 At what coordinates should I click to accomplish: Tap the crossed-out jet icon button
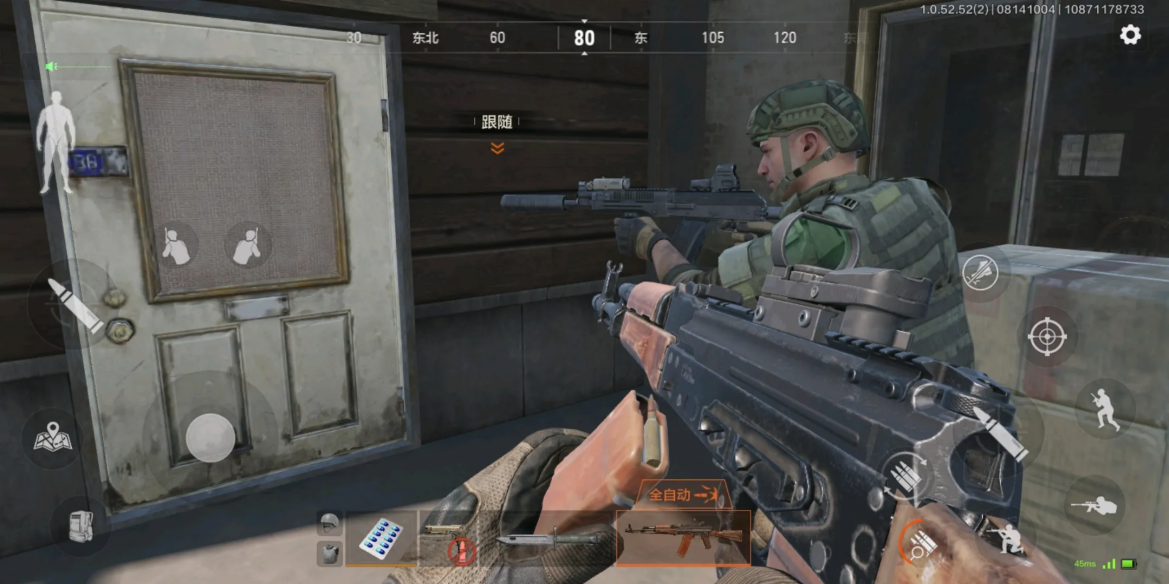click(982, 273)
